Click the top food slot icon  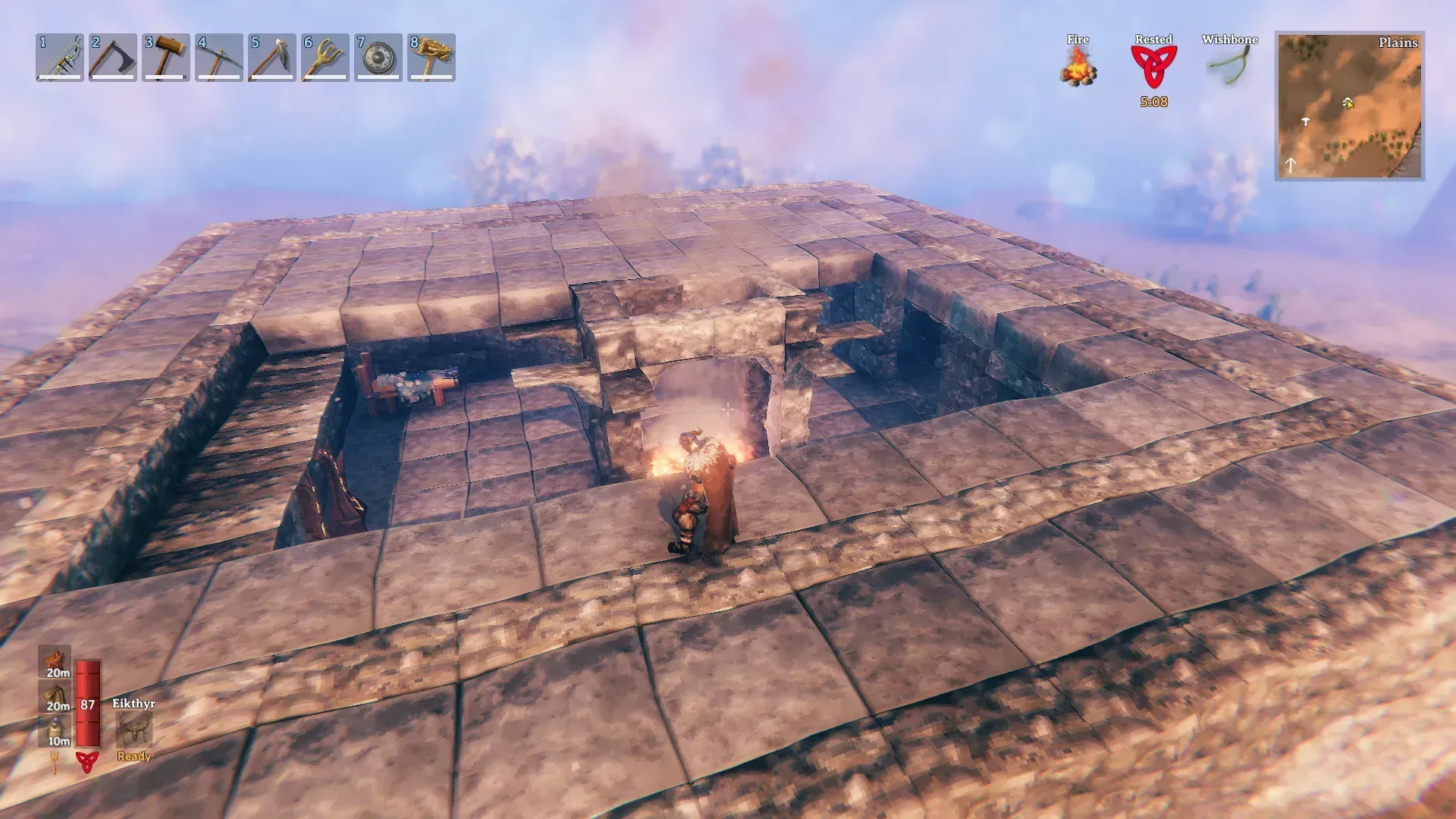[x=55, y=661]
